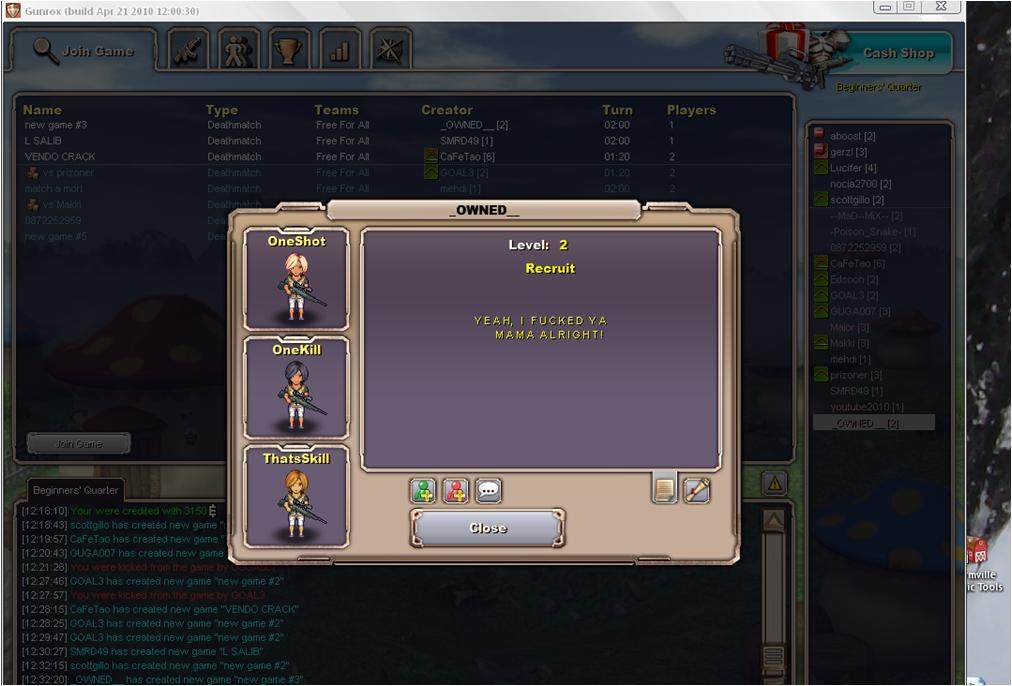This screenshot has width=1012, height=686.
Task: Select the Beginners' Quarter chat tab
Action: [x=76, y=490]
